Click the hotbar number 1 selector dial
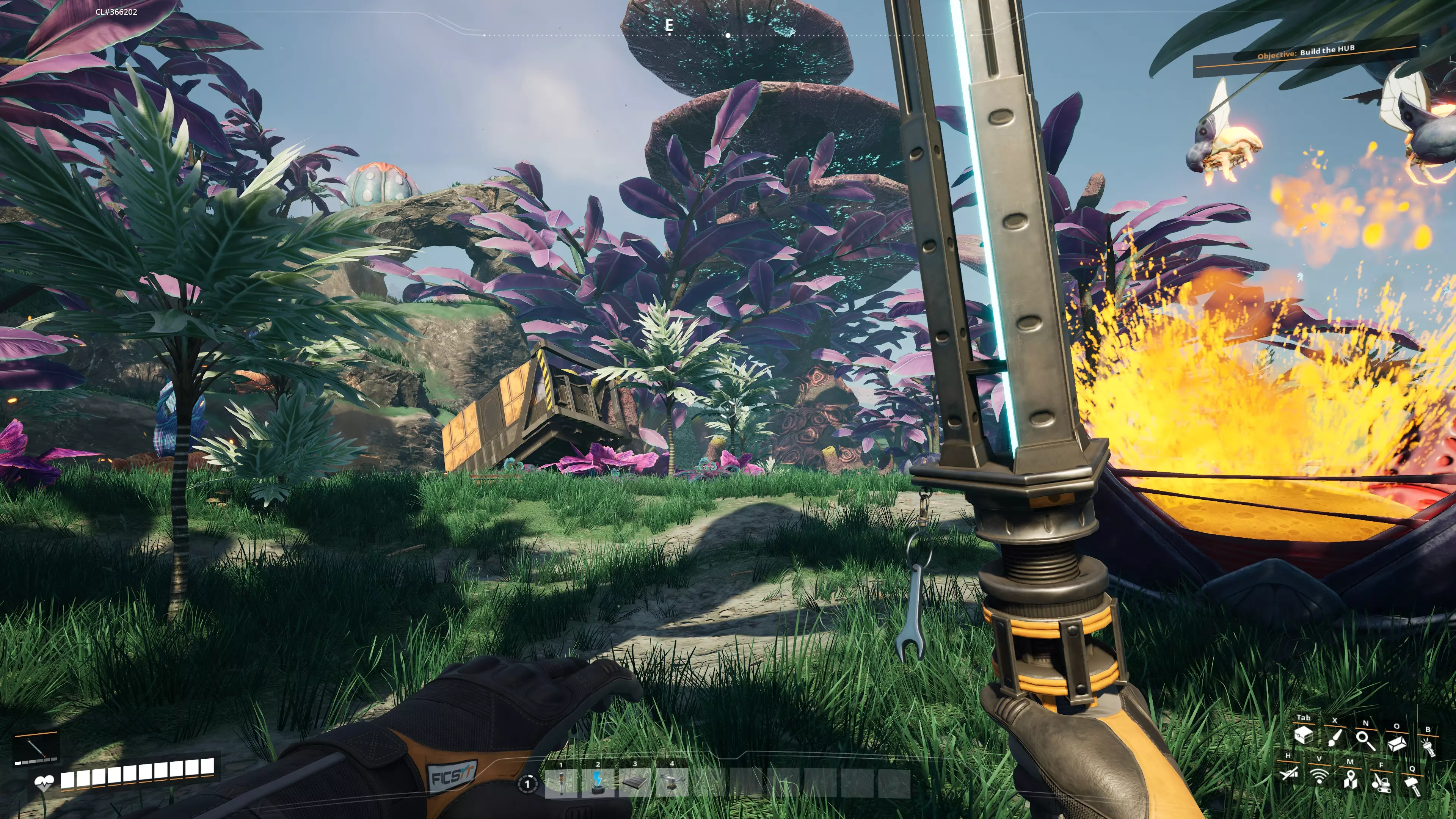The image size is (1456, 819). pyautogui.click(x=527, y=783)
